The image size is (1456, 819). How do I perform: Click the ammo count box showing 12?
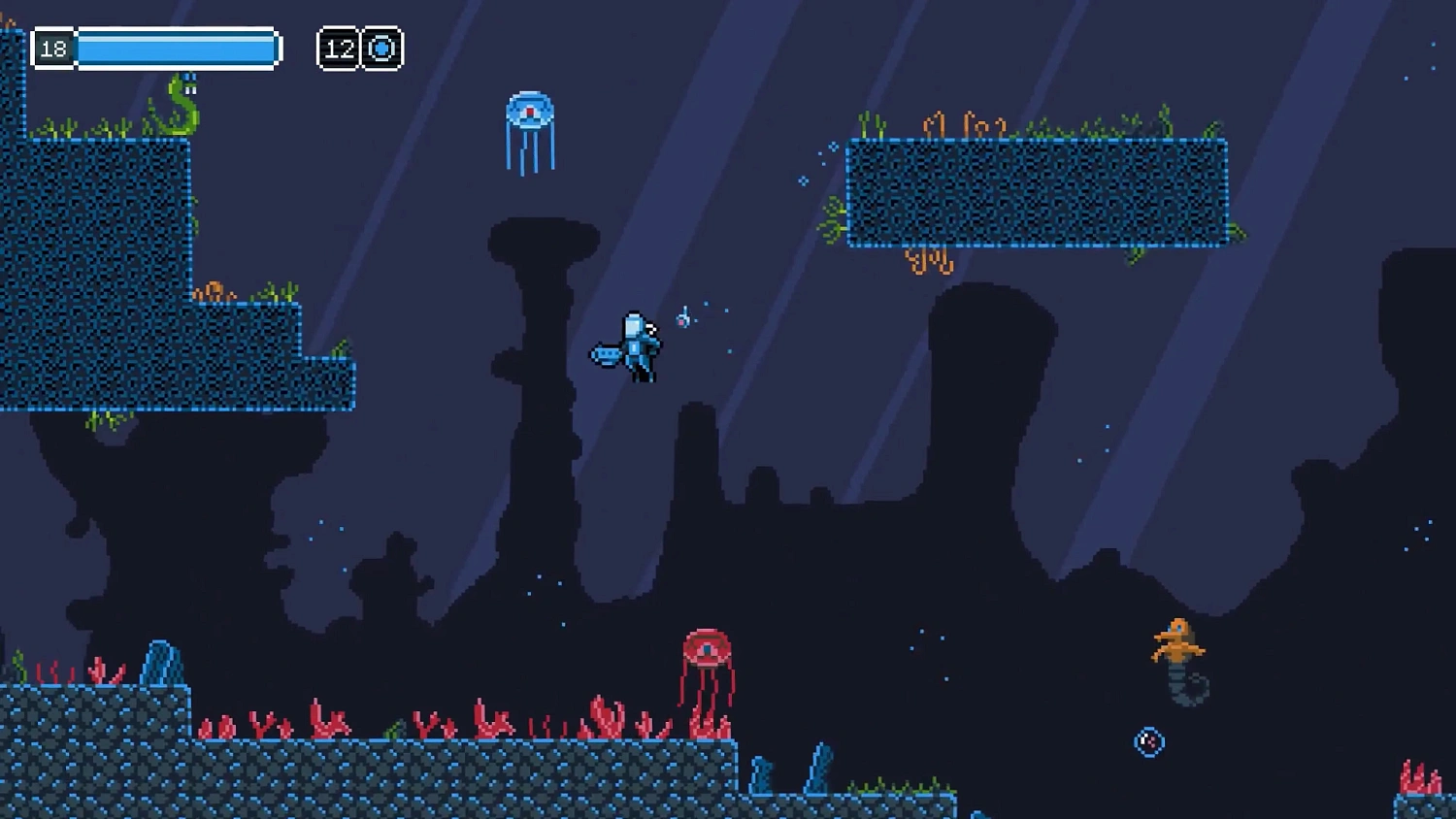(338, 47)
